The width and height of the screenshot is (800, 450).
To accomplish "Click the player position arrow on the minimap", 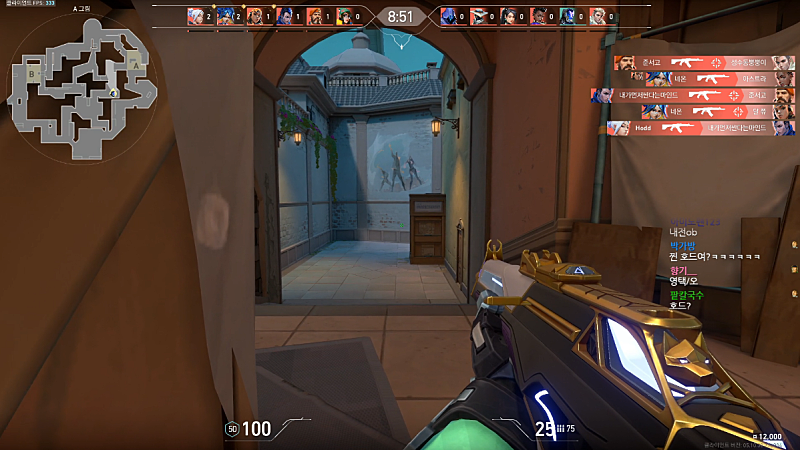I will [x=114, y=94].
